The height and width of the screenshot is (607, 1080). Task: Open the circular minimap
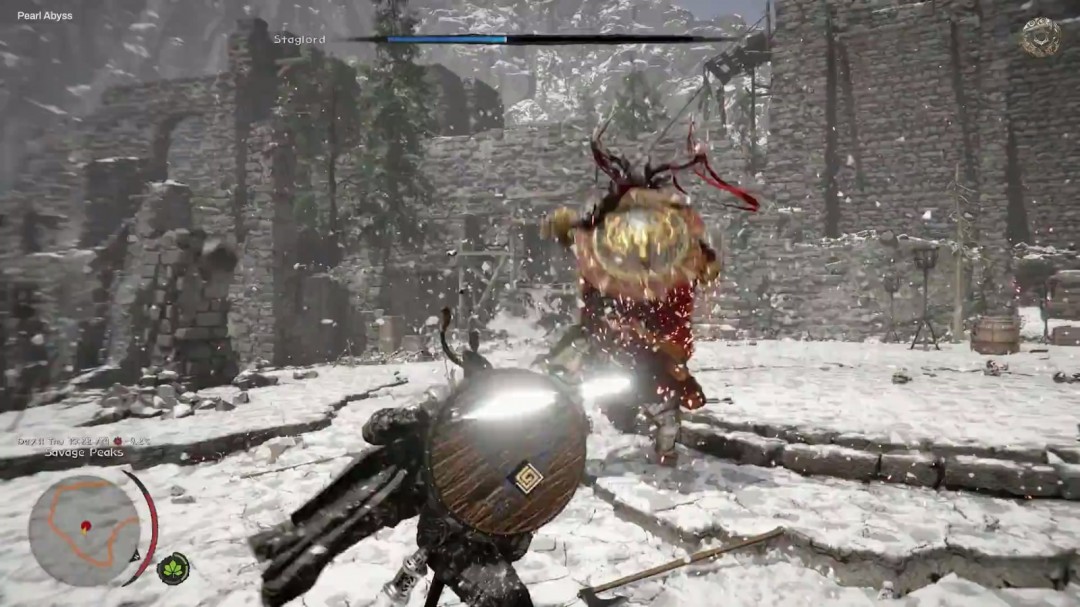point(84,529)
